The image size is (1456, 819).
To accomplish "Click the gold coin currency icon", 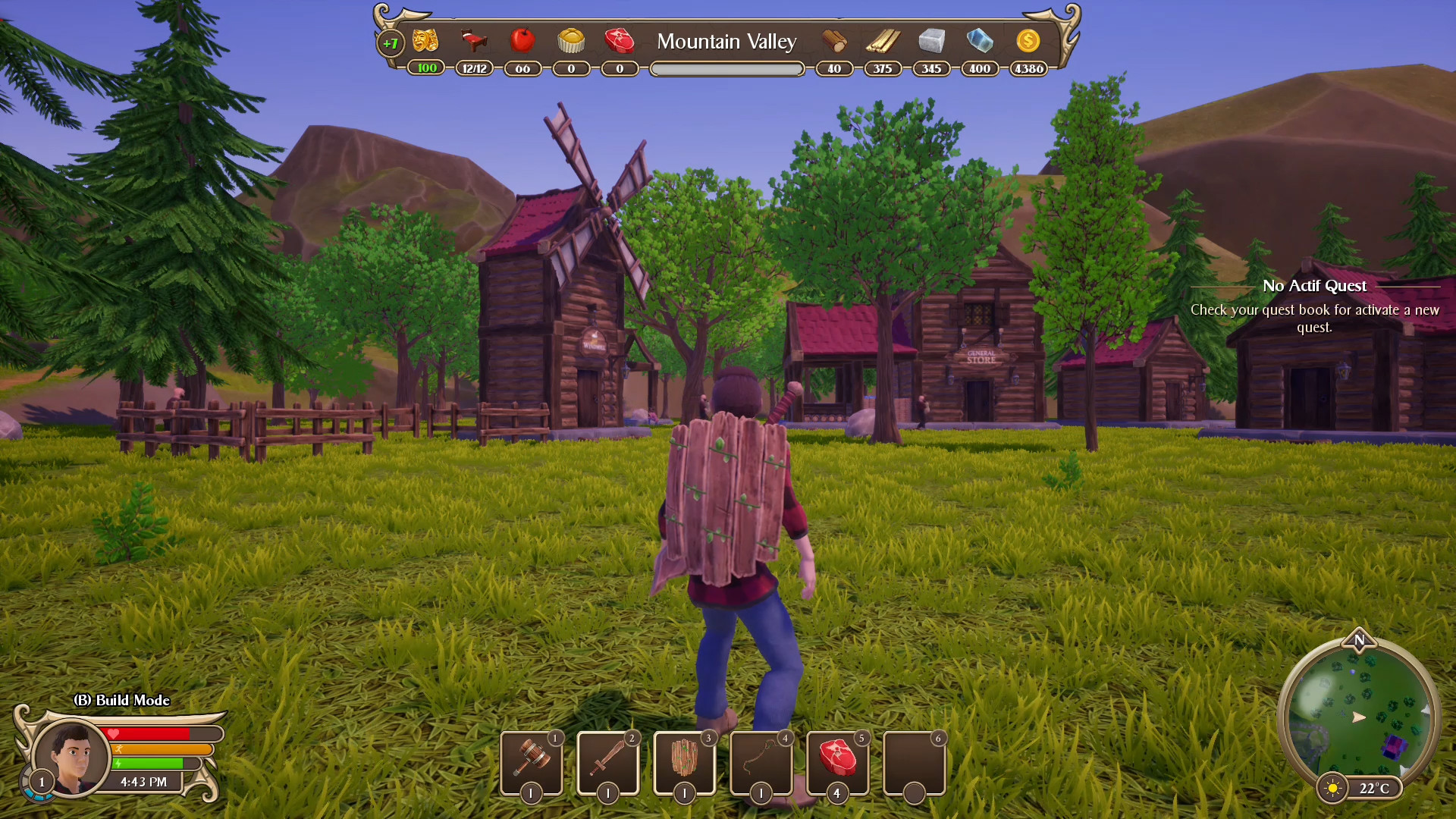I will [x=1028, y=42].
